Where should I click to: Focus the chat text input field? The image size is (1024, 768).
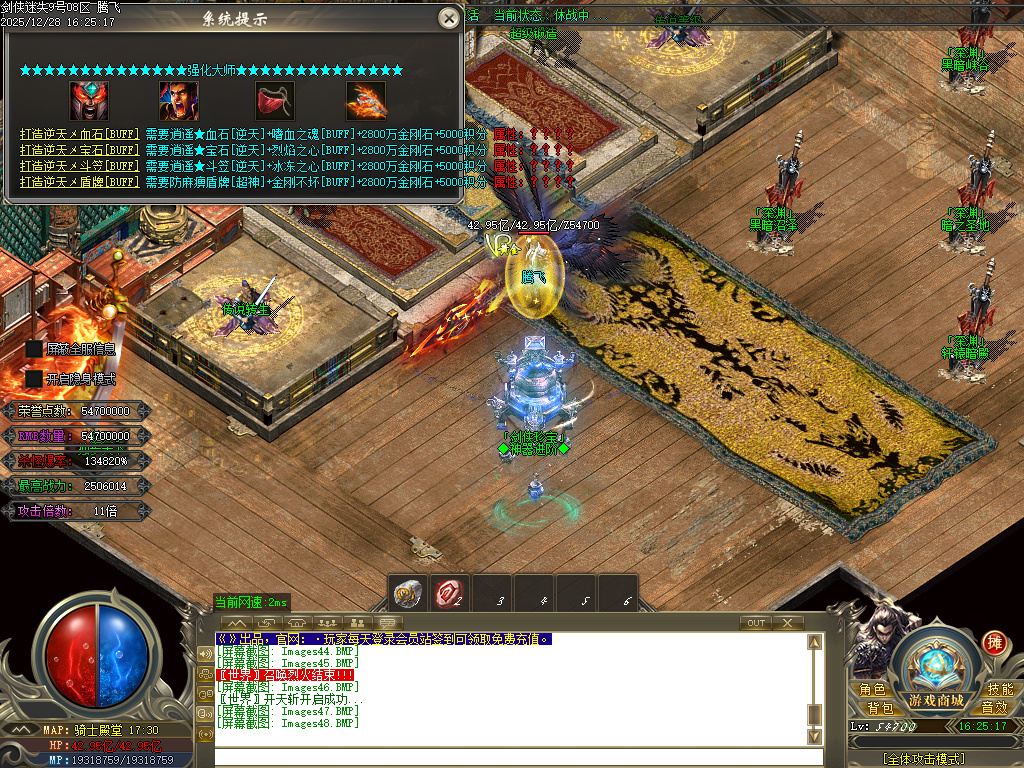510,757
